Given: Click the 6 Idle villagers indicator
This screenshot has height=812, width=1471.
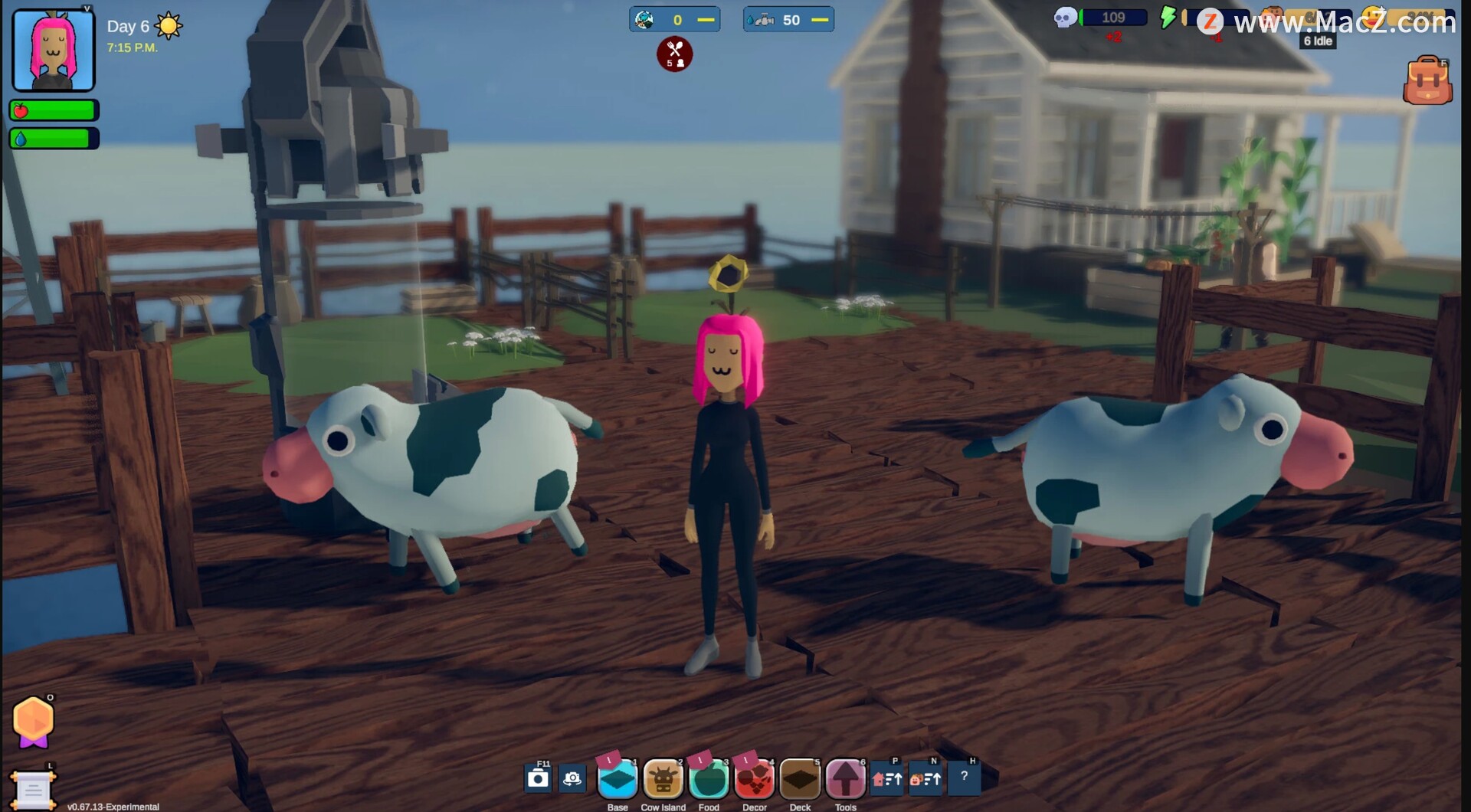Looking at the screenshot, I should point(1318,41).
